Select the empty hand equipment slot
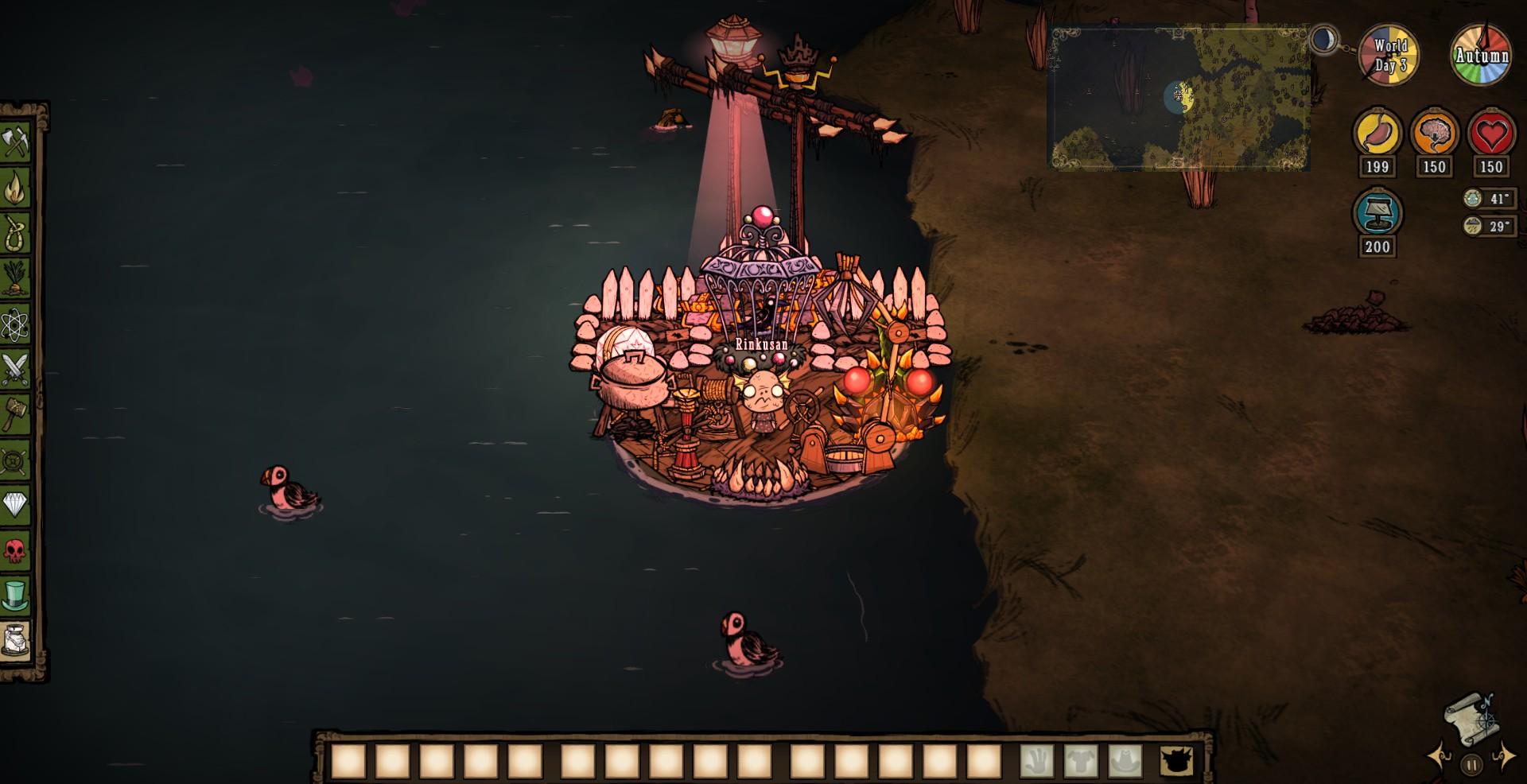Viewport: 1527px width, 784px height. (1036, 761)
